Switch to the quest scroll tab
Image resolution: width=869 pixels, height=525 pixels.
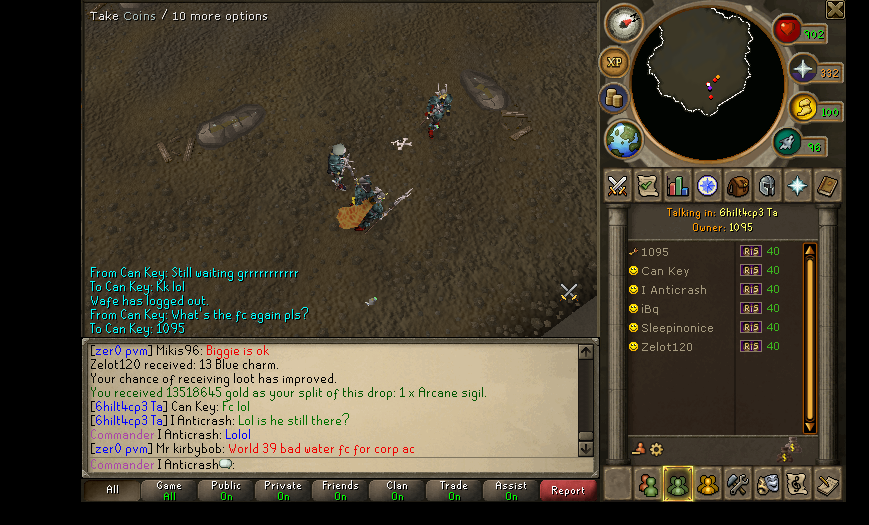(647, 186)
